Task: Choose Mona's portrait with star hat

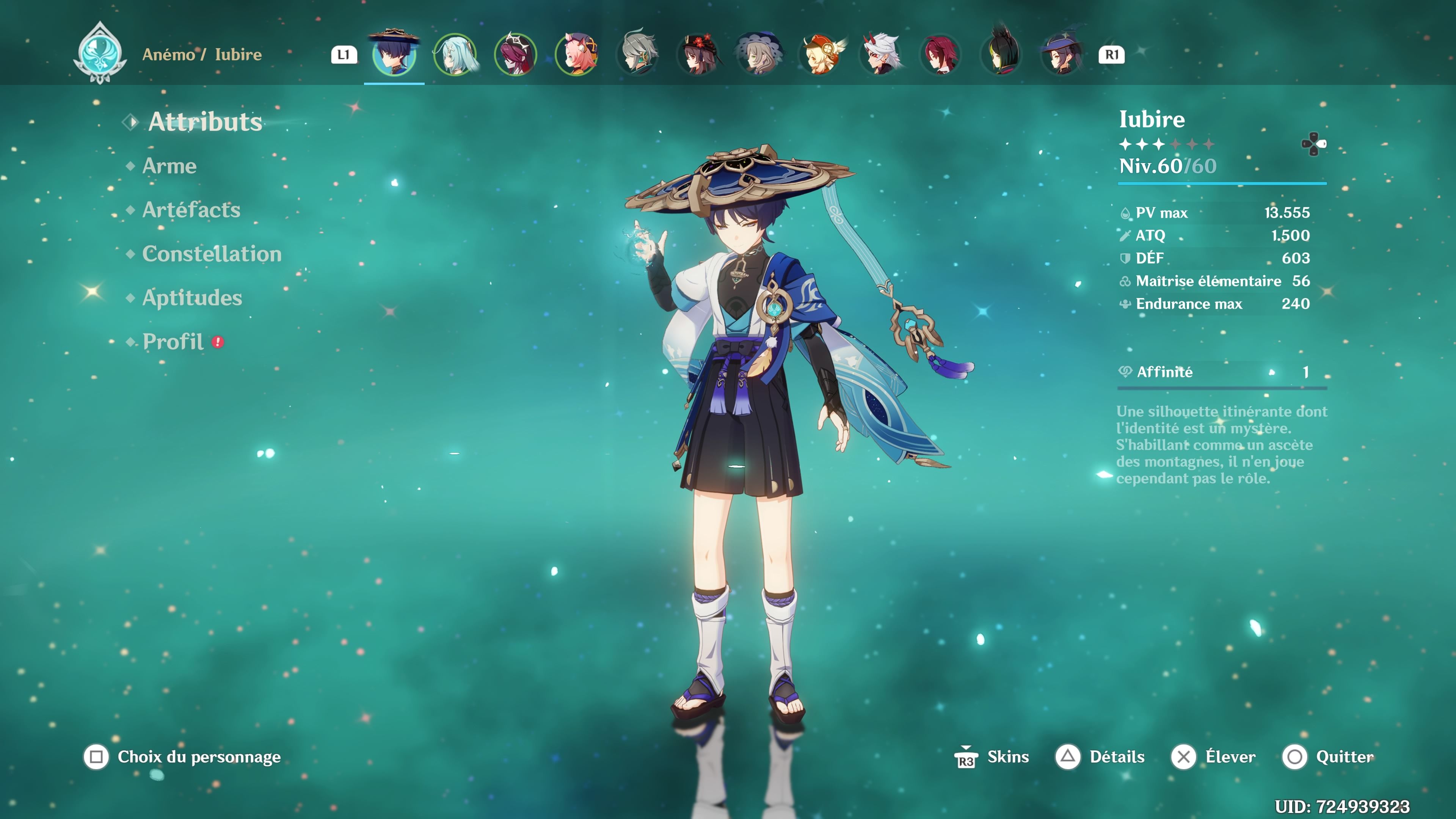Action: [x=1062, y=54]
